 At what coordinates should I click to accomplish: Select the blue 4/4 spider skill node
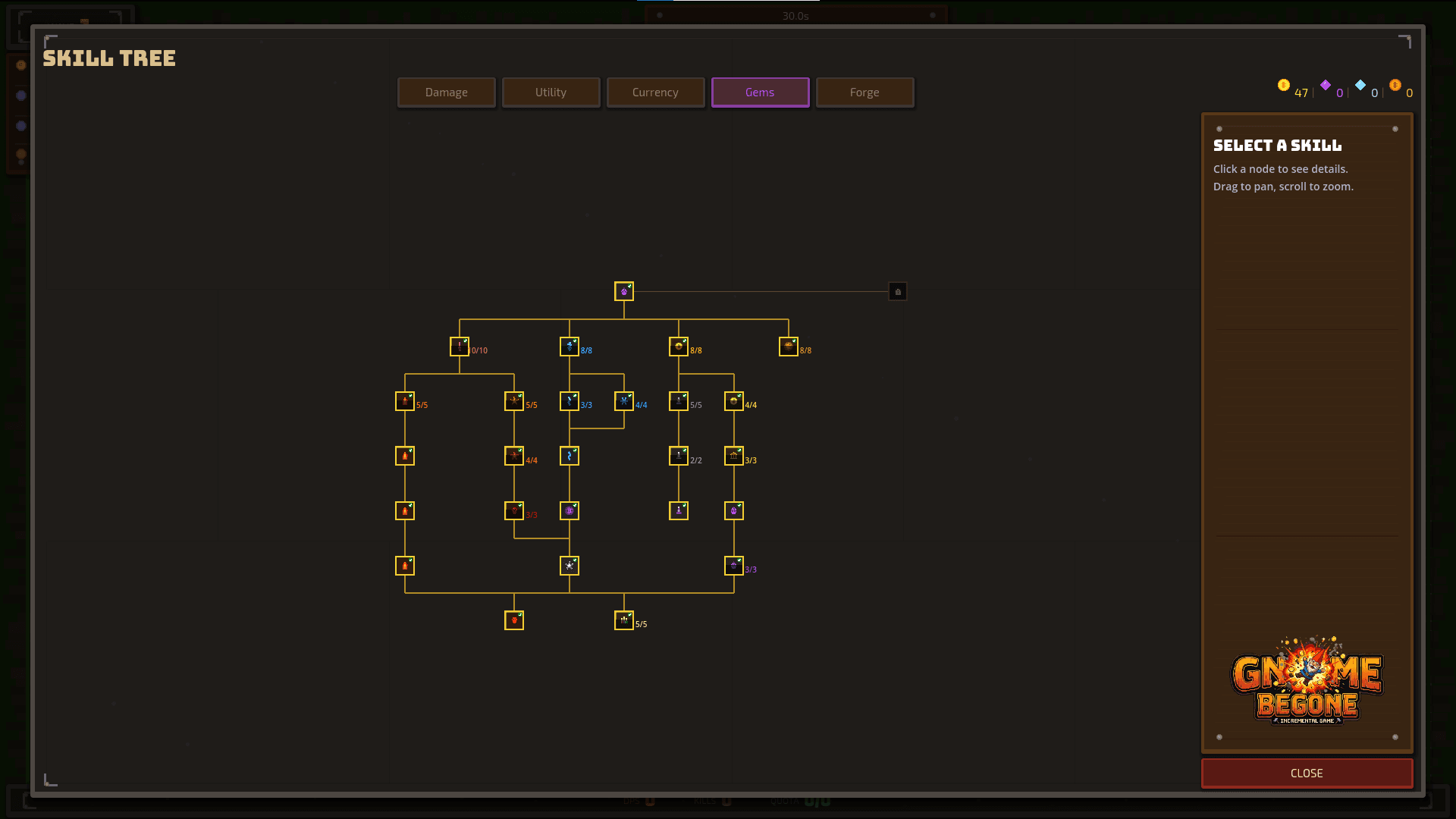pyautogui.click(x=625, y=400)
